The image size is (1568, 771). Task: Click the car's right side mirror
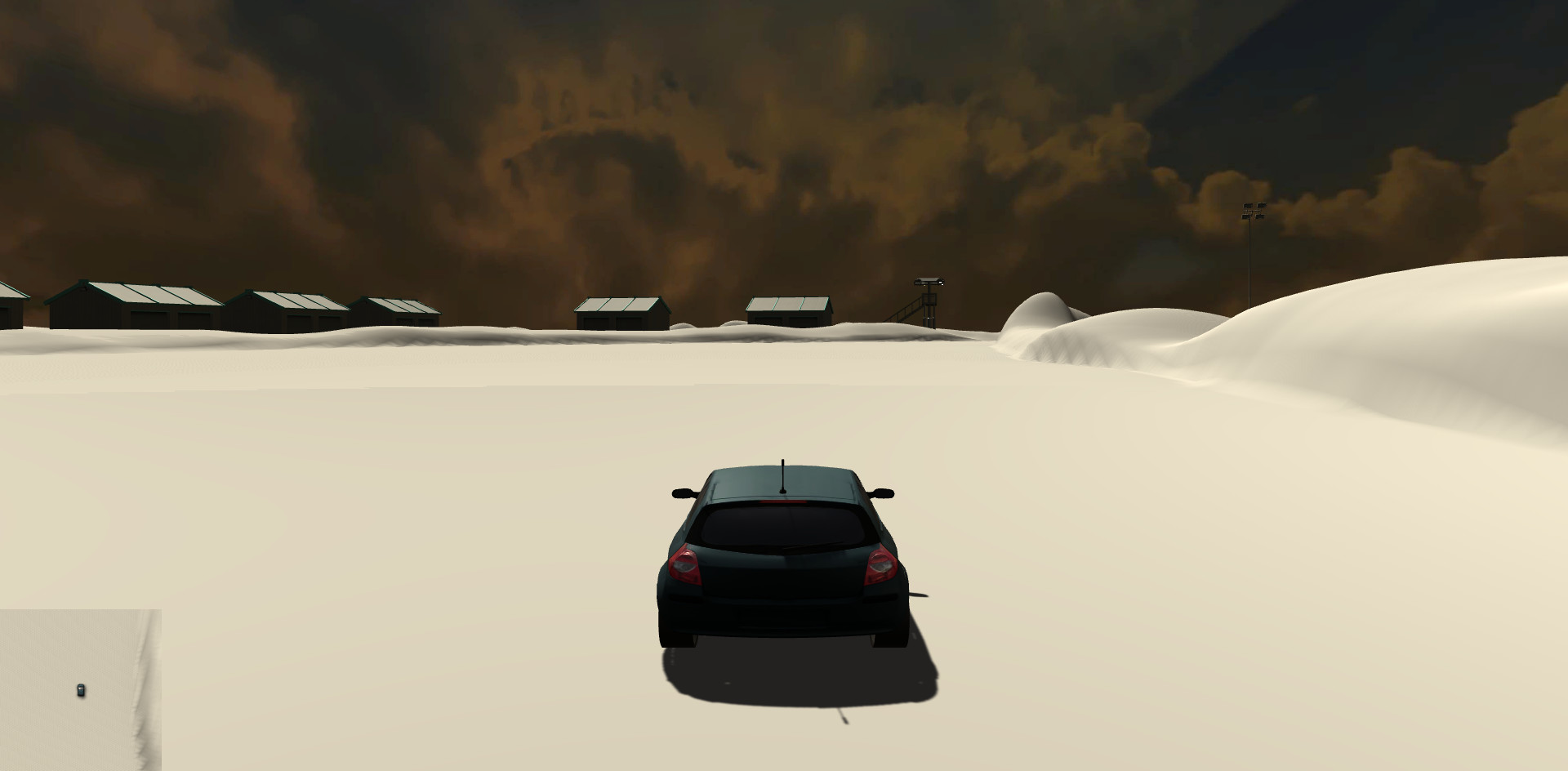point(885,495)
